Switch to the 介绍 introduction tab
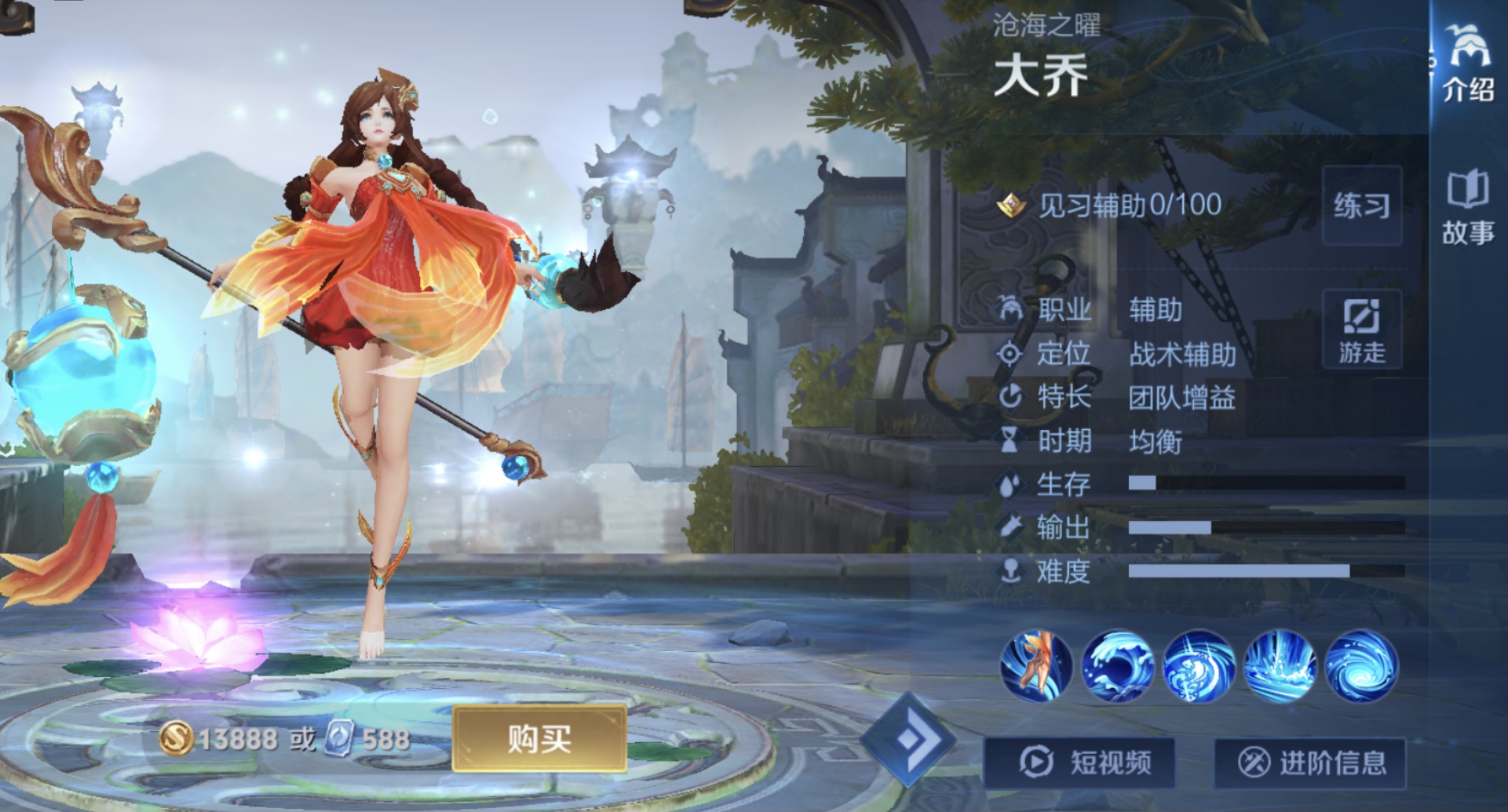This screenshot has width=1508, height=812. [x=1468, y=63]
